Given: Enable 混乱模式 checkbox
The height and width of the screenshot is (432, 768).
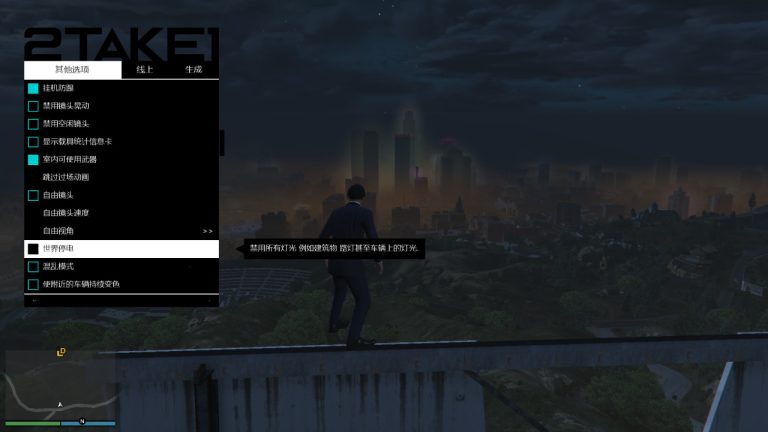Looking at the screenshot, I should (x=33, y=267).
